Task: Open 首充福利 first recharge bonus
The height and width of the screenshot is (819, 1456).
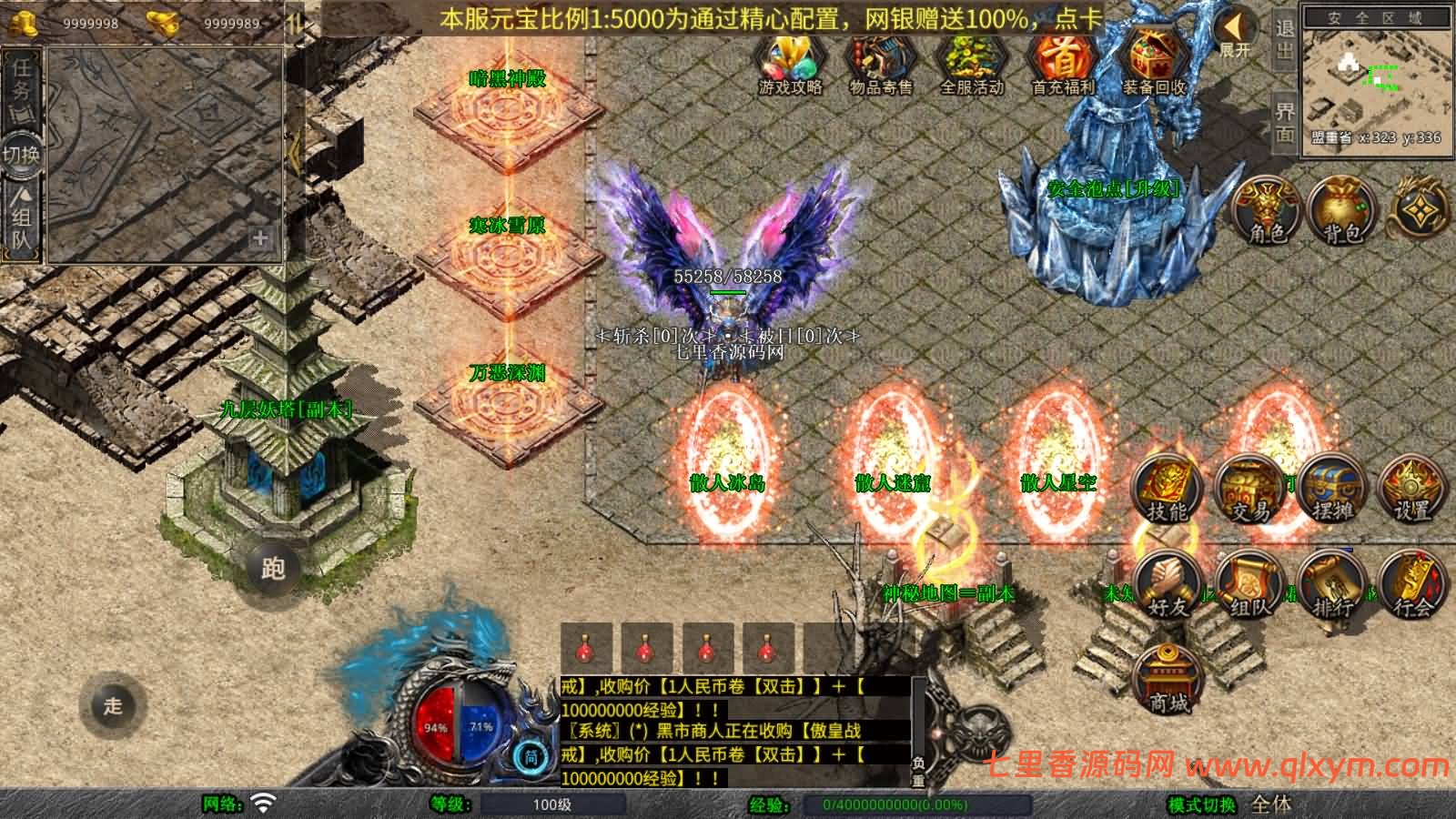Action: 1063,64
